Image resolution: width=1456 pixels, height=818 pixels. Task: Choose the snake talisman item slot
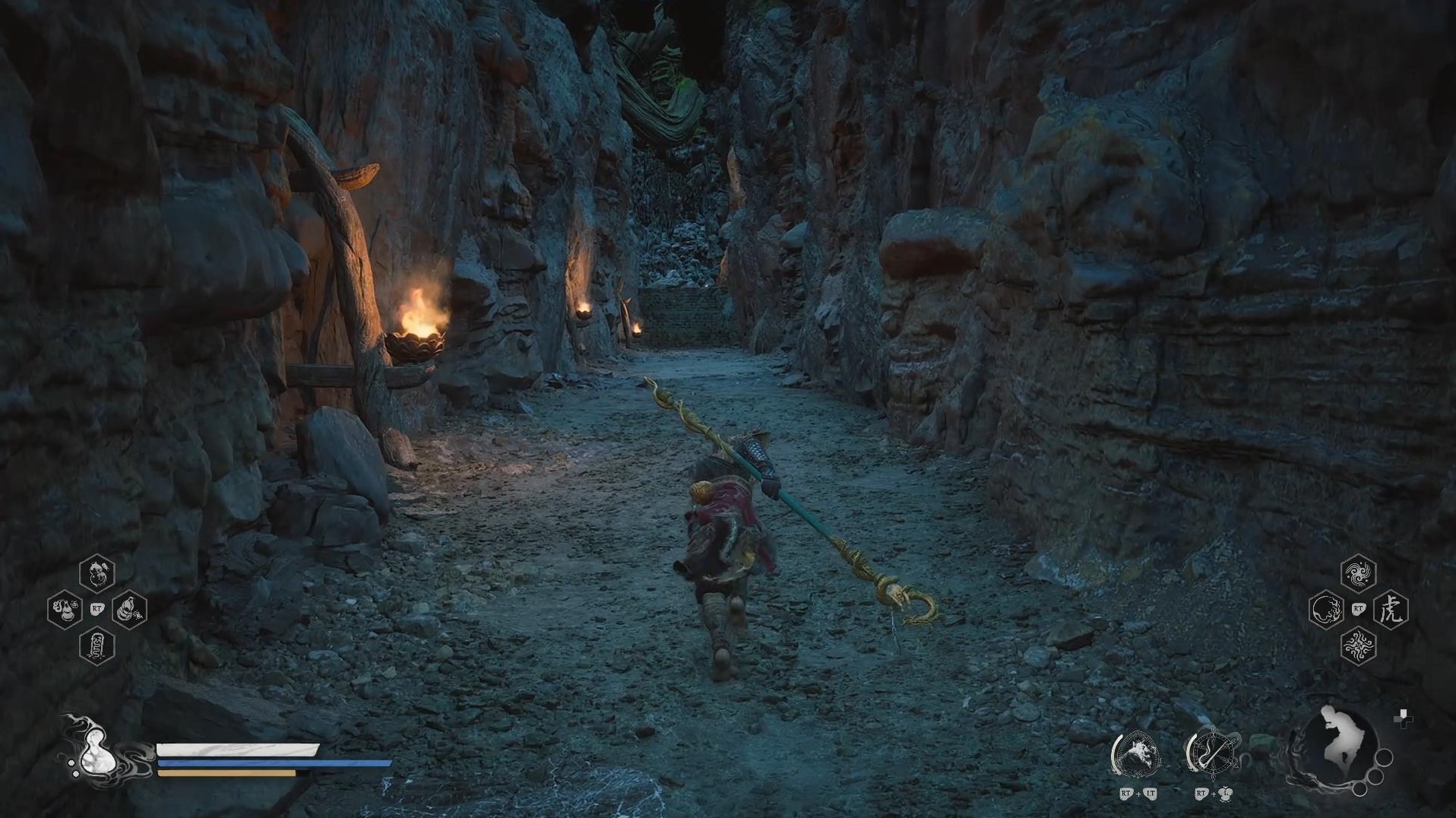tap(97, 646)
